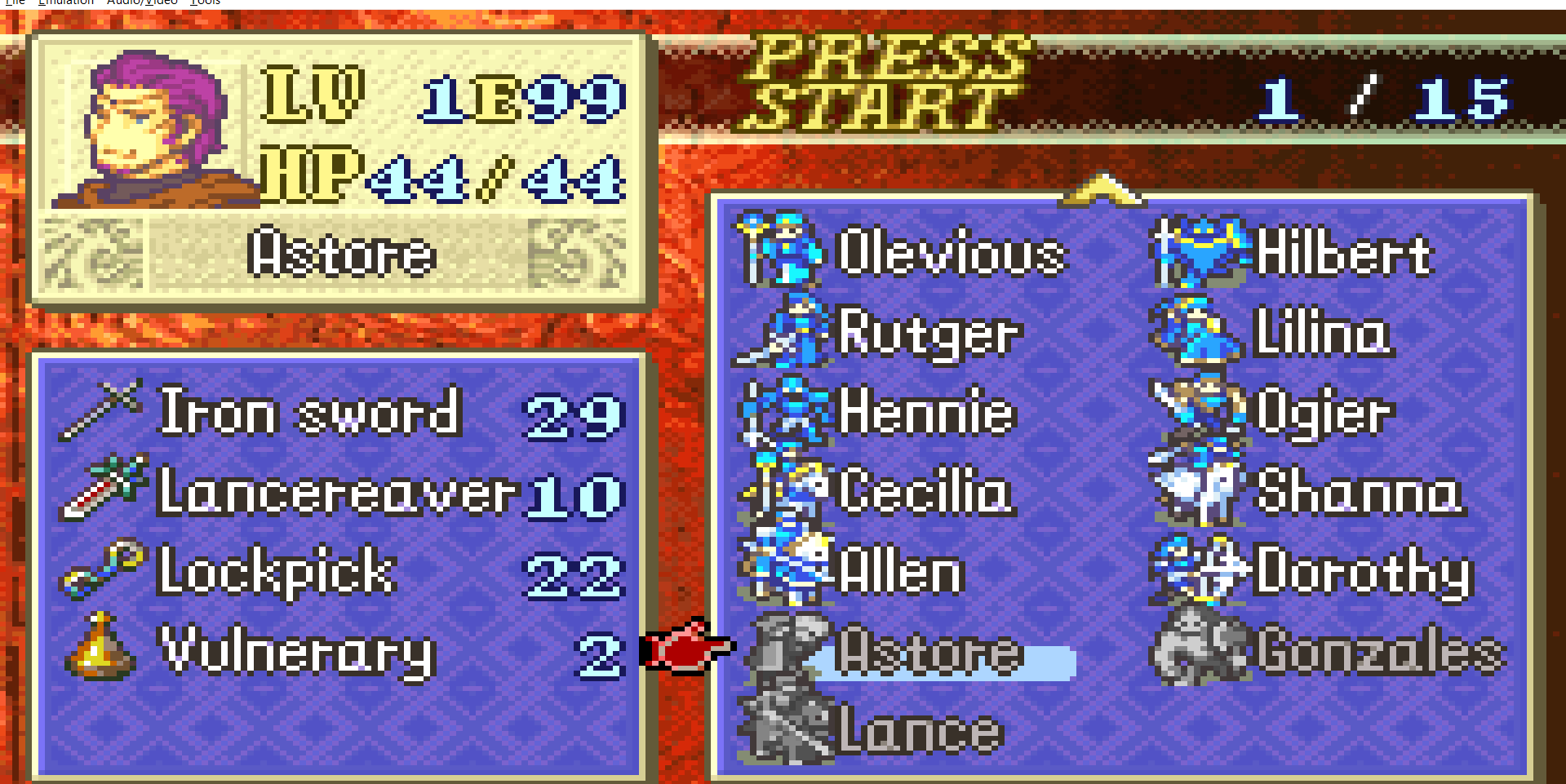
Task: Click the Iron sword inventory item
Action: (310, 412)
